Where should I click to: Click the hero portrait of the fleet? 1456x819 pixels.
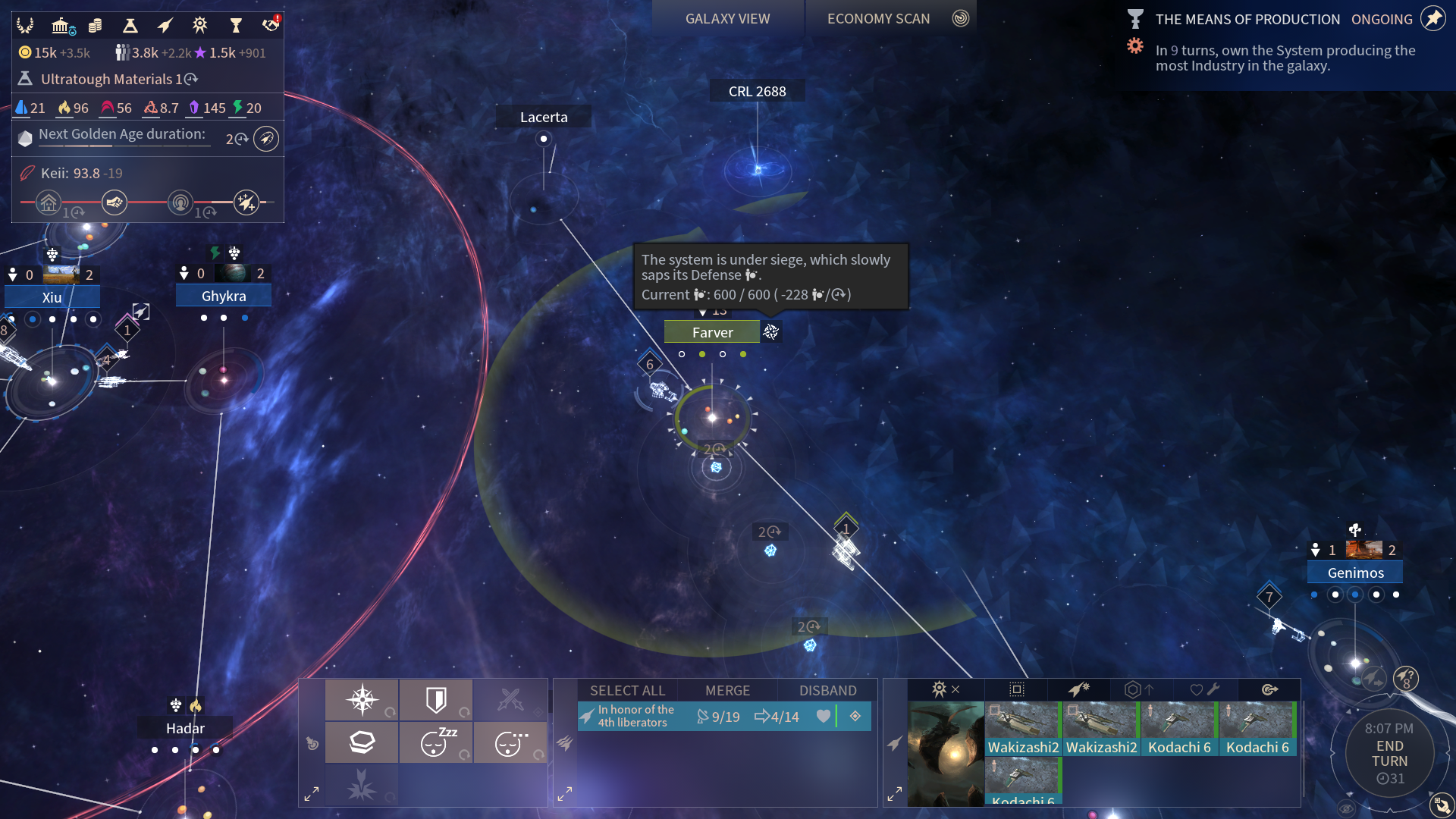click(946, 754)
